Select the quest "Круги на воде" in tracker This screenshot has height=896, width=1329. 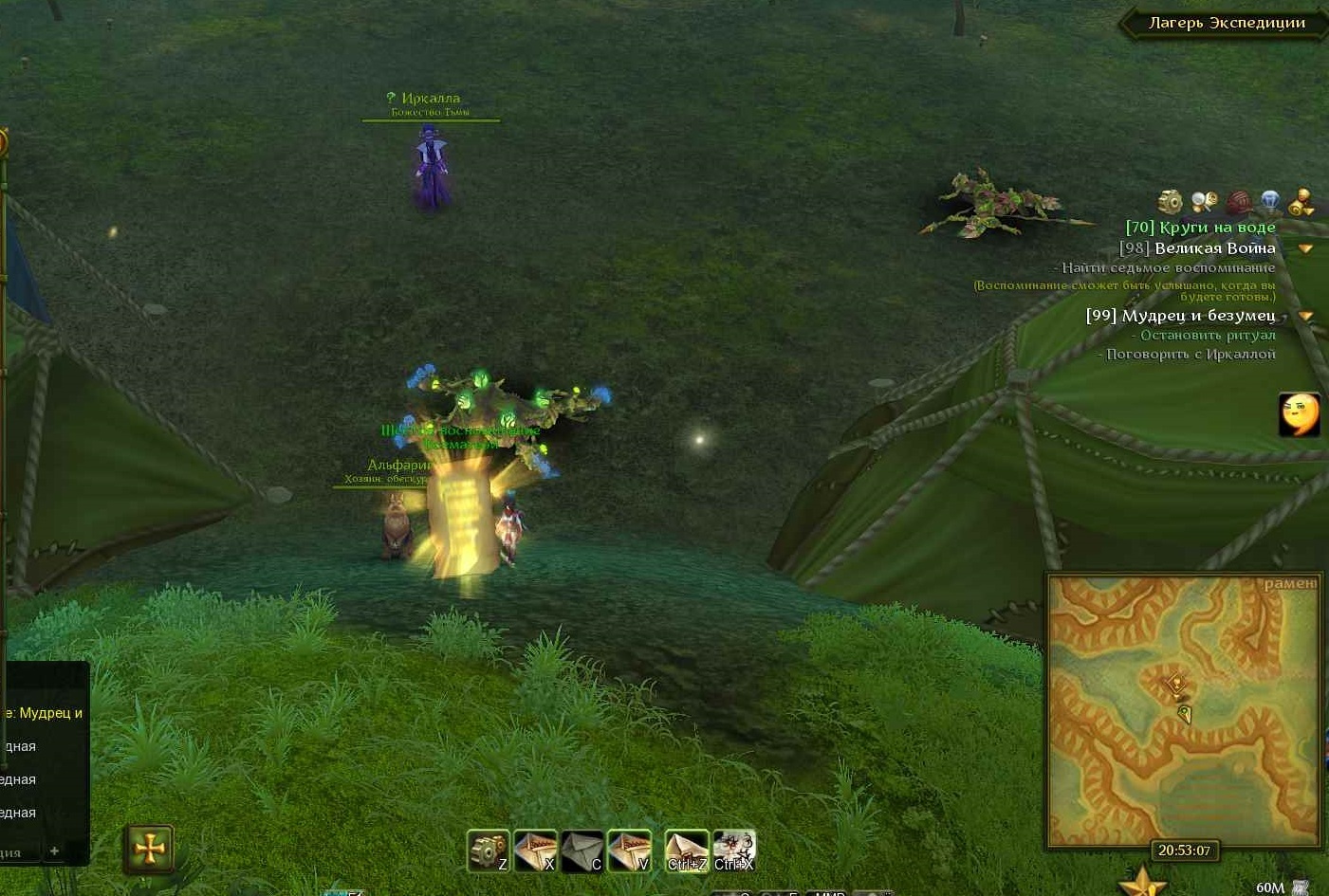[x=1200, y=228]
